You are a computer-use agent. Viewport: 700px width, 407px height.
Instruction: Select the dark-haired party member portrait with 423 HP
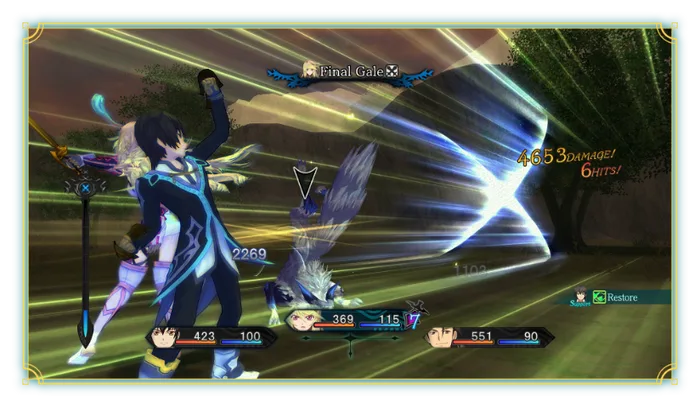[167, 337]
